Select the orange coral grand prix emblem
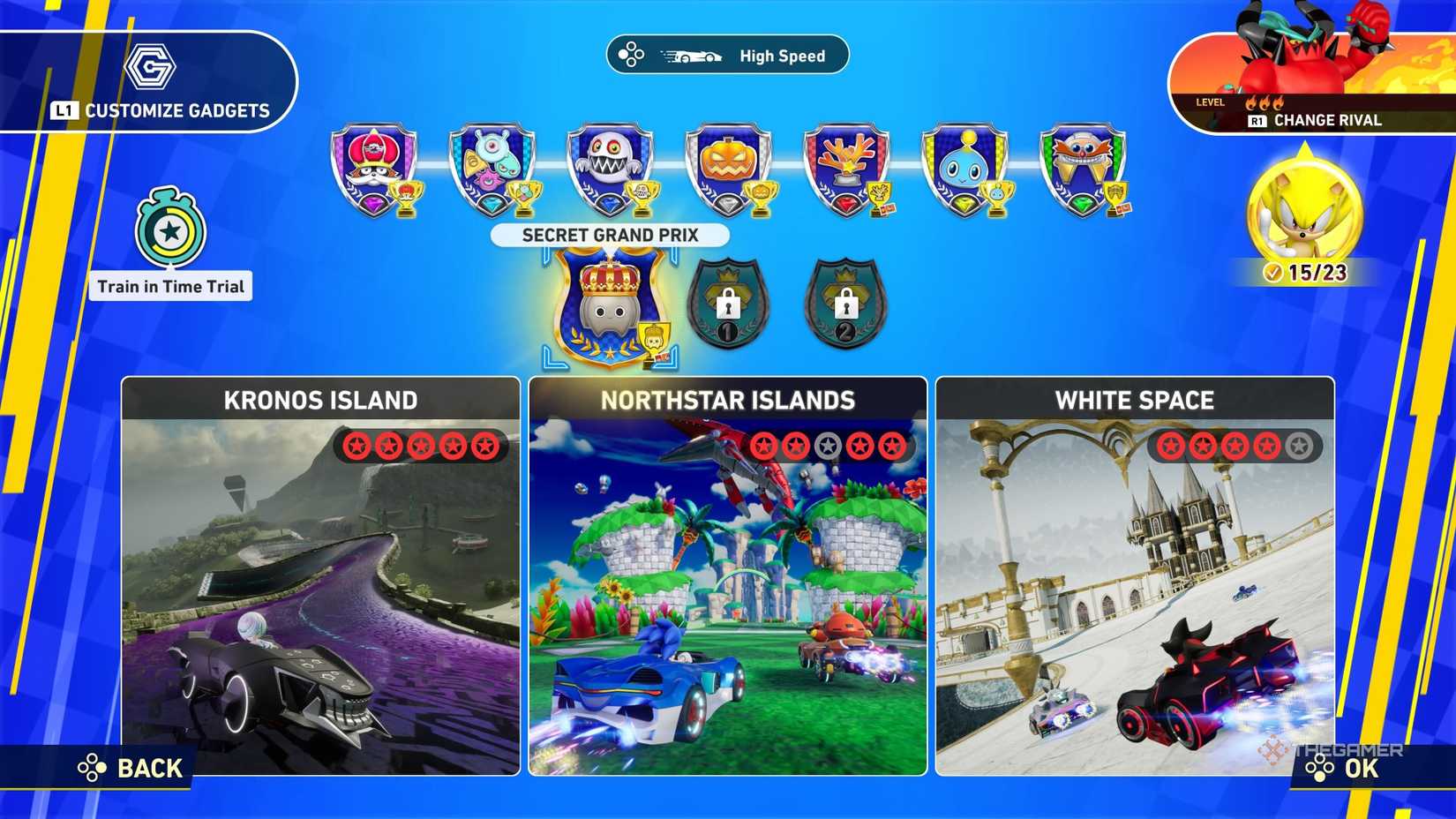Viewport: 1456px width, 819px height. pos(847,169)
